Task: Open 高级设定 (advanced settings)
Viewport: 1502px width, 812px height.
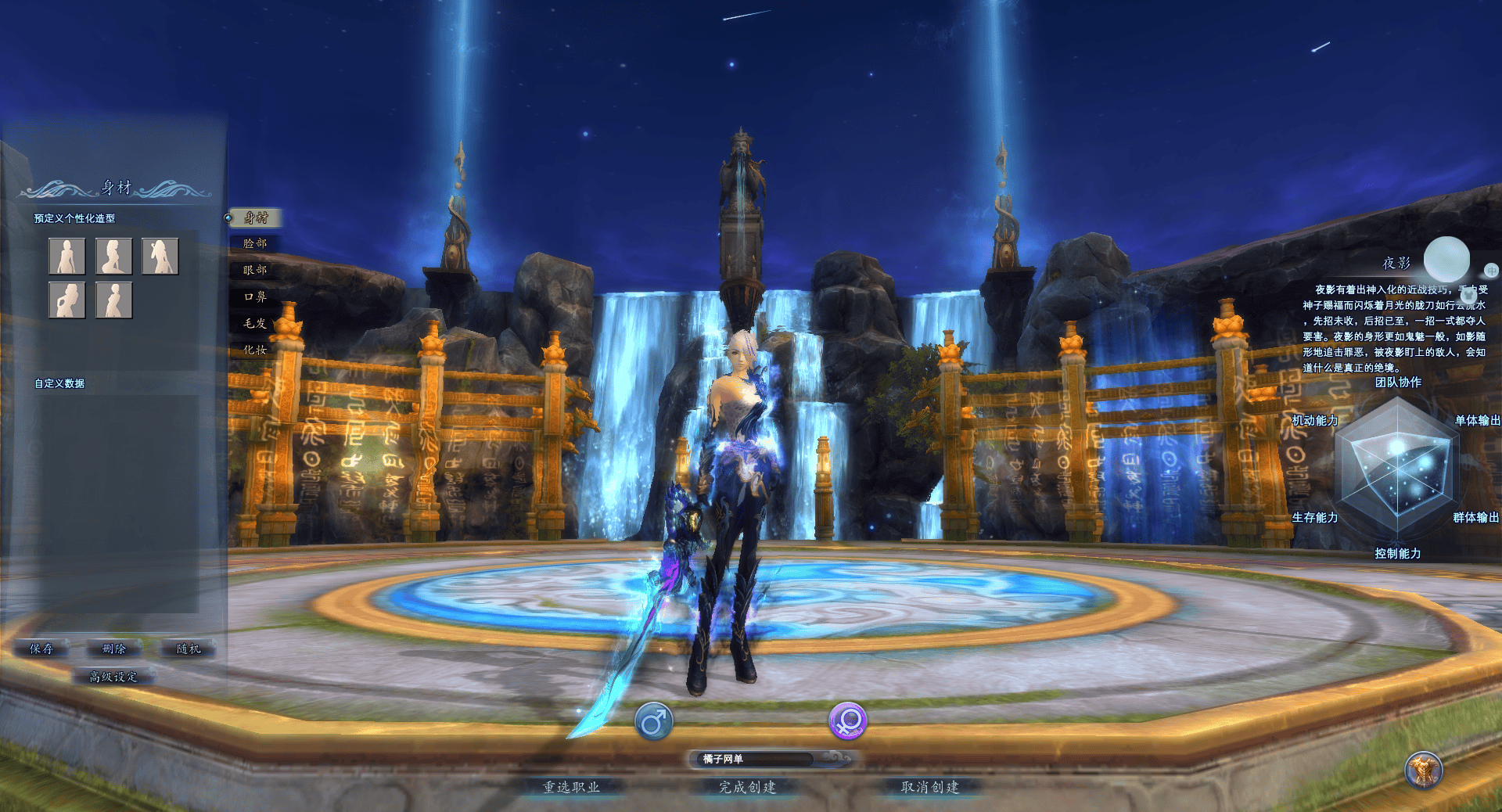Action: pos(114,677)
